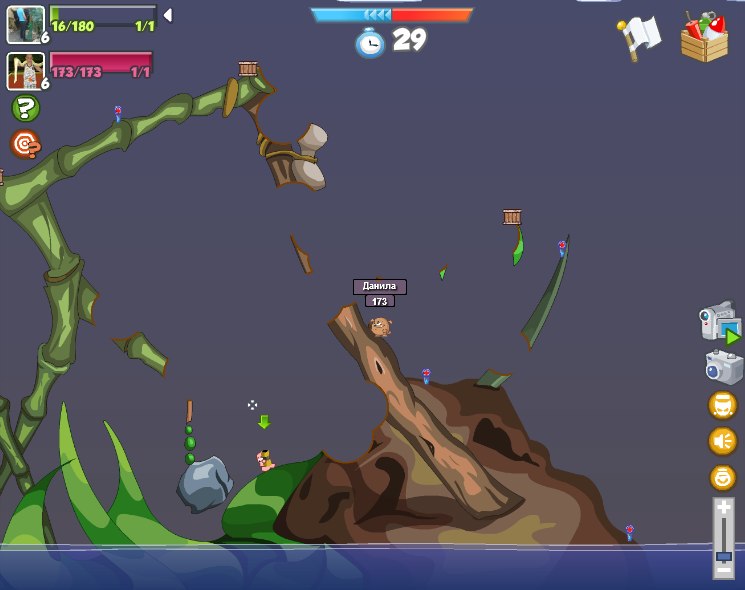Screen dimensions: 745x590
Task: Collapse the team panel with the white arrow
Action: tap(168, 15)
